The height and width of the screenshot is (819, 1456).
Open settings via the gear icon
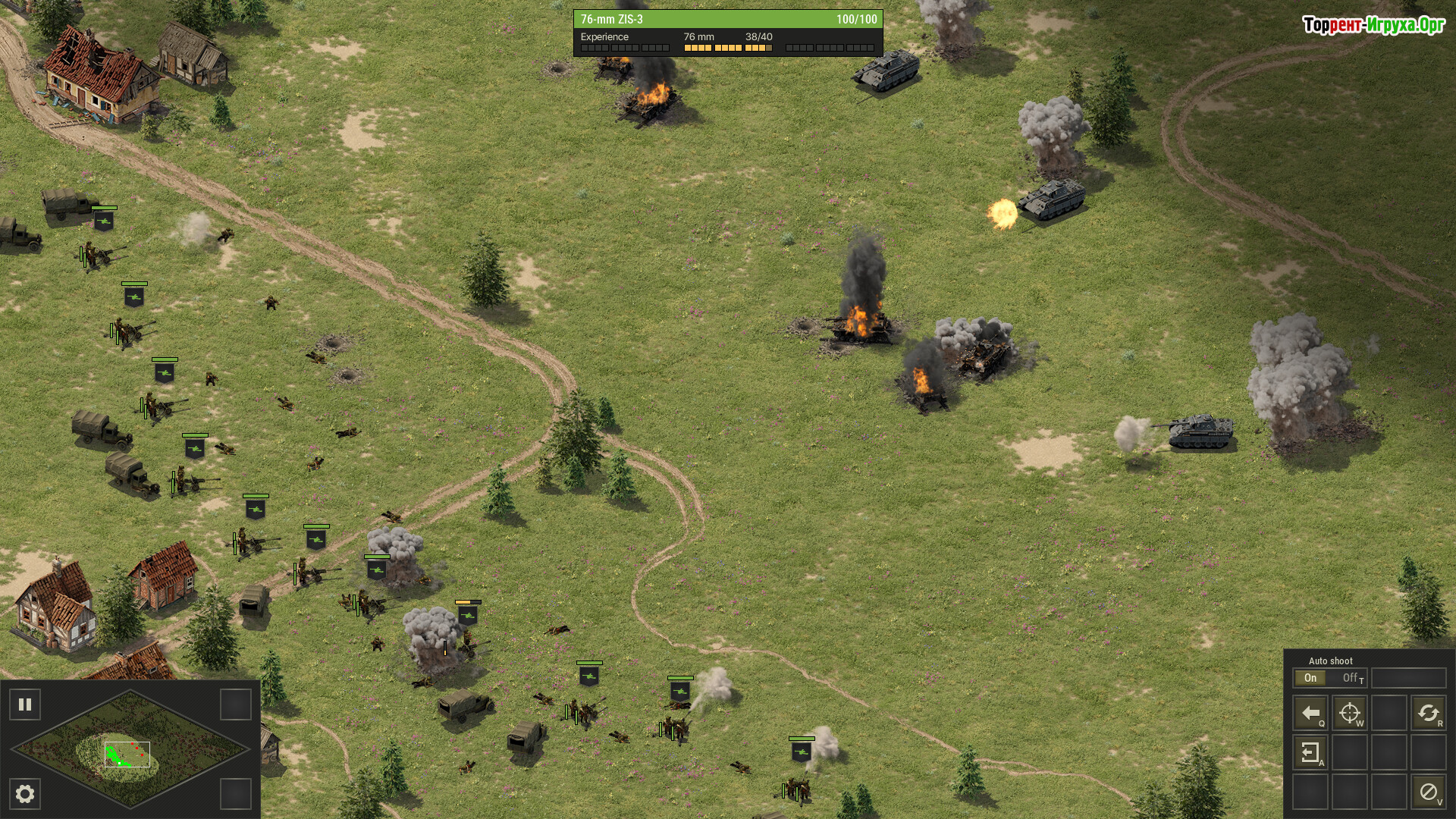[25, 794]
